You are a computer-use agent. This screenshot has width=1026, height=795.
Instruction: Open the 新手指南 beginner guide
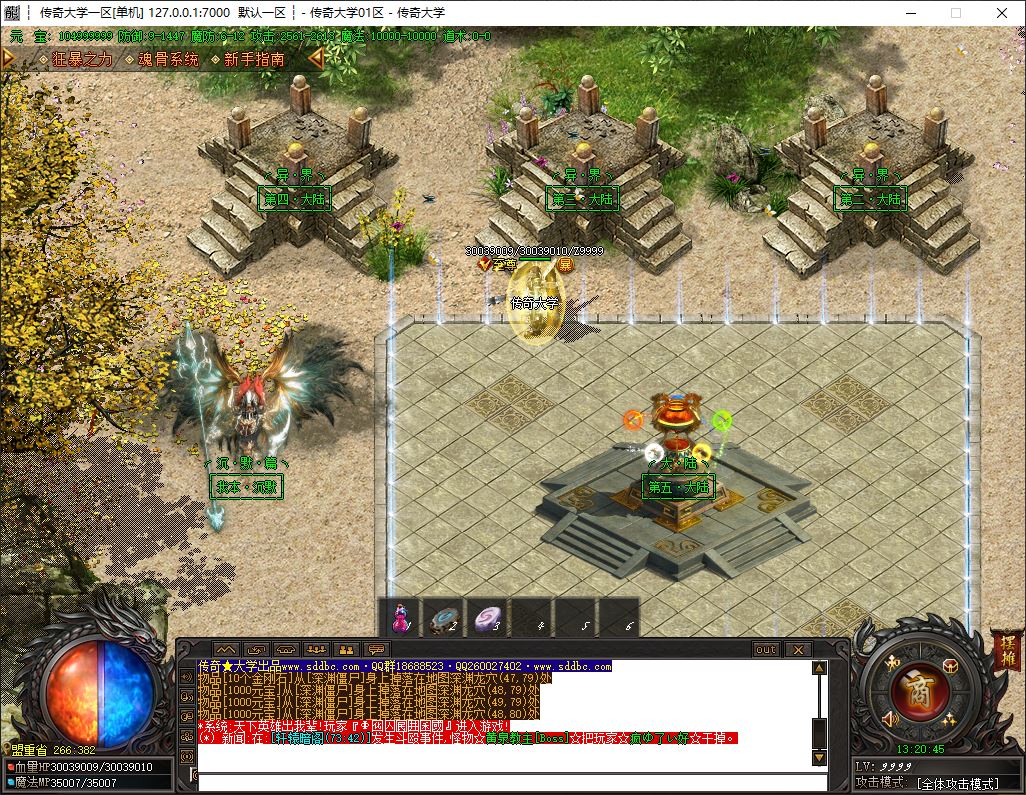coord(254,59)
